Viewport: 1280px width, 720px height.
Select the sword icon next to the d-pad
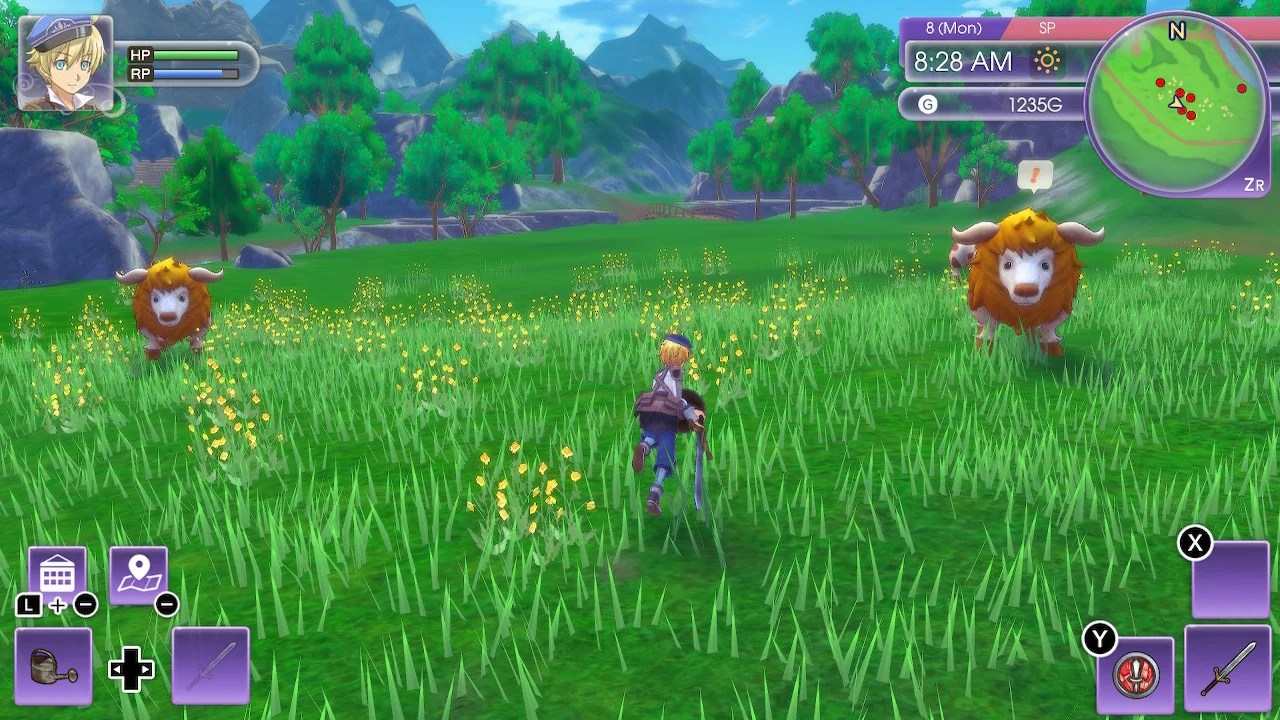click(210, 665)
